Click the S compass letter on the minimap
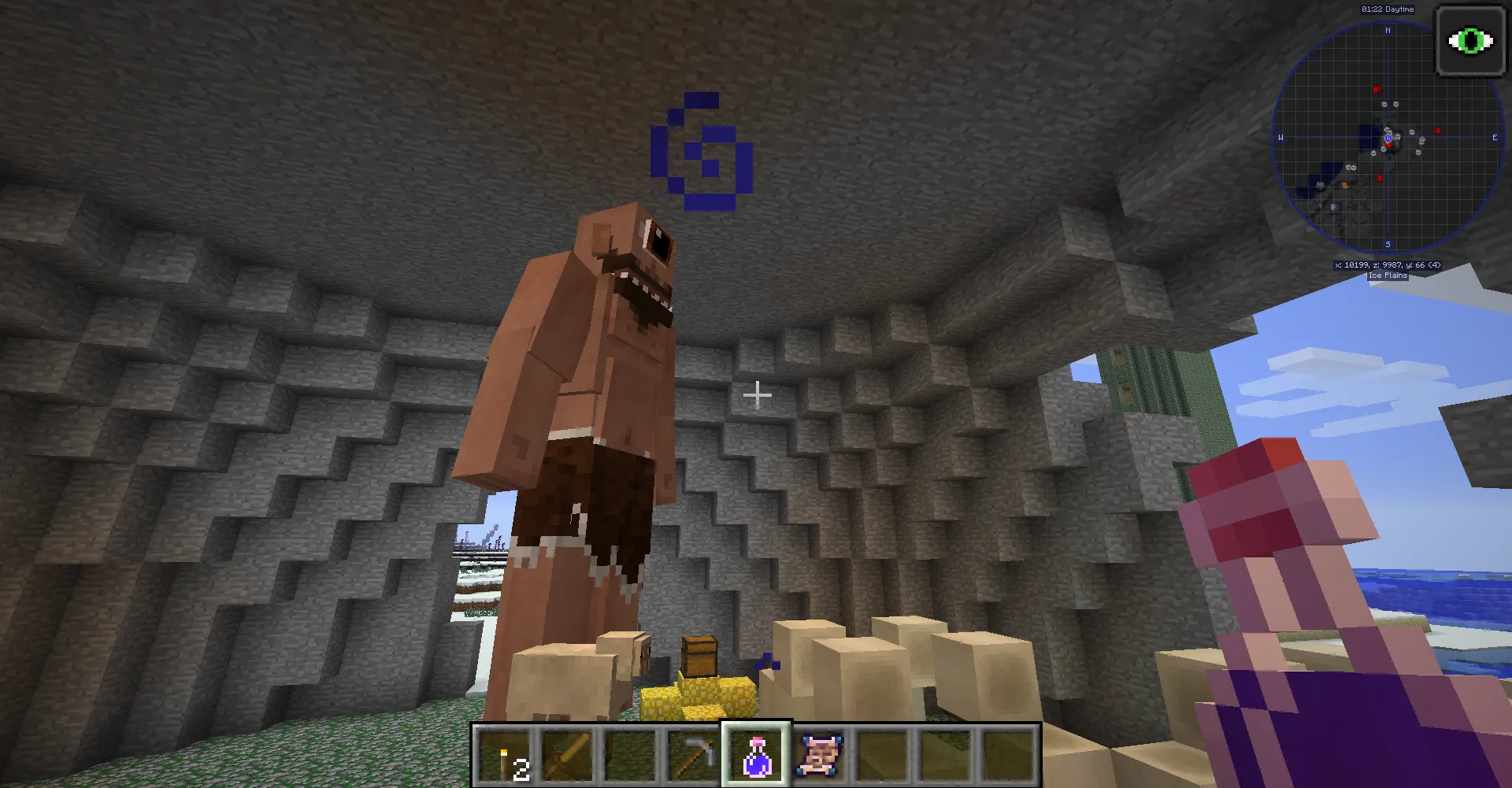Image resolution: width=1512 pixels, height=788 pixels. (x=1388, y=242)
